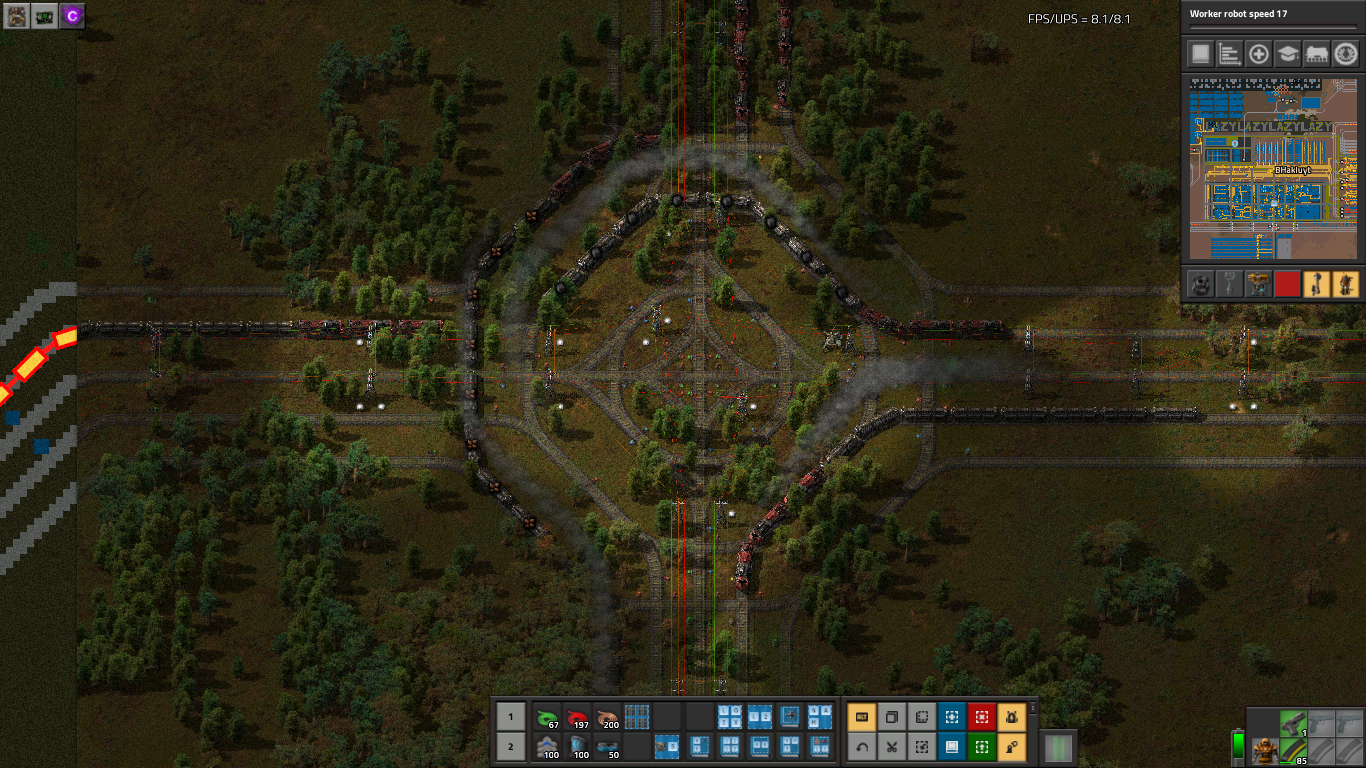Activate the red deconstruction planner shortcut

(x=981, y=717)
